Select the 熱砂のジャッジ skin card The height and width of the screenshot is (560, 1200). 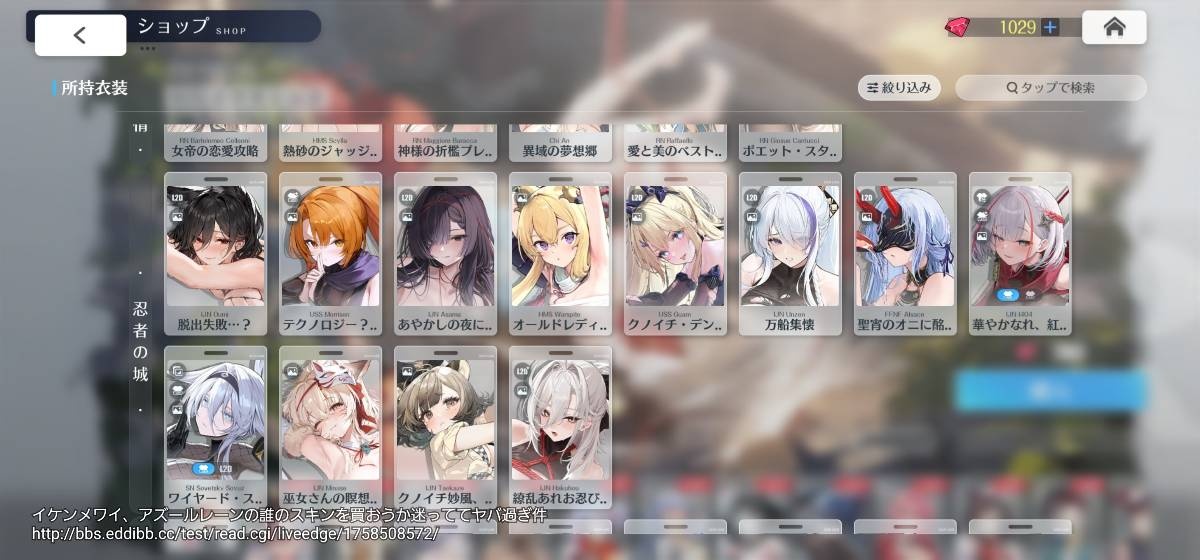[330, 144]
